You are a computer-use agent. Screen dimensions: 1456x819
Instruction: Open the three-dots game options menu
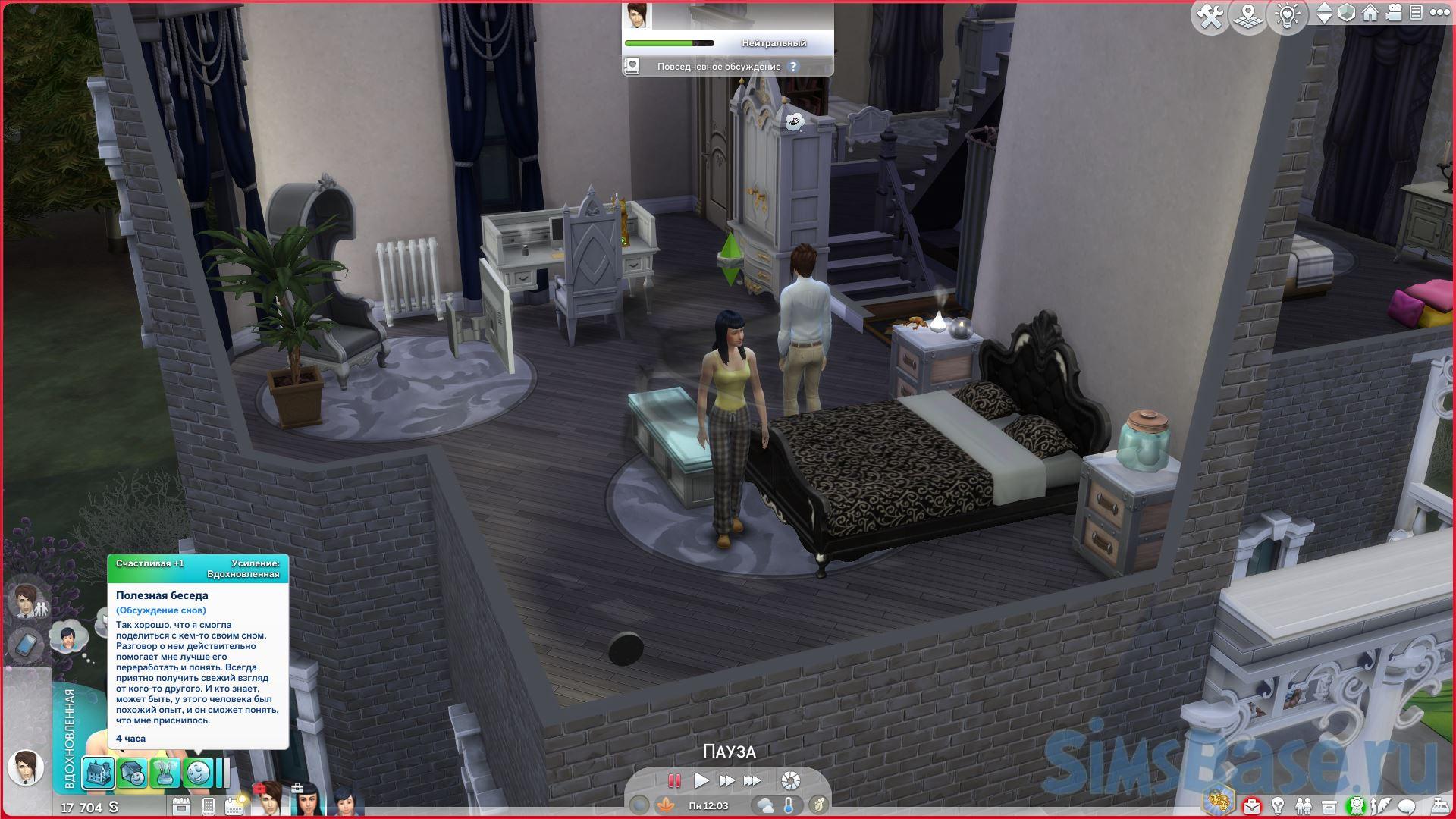(x=1437, y=13)
